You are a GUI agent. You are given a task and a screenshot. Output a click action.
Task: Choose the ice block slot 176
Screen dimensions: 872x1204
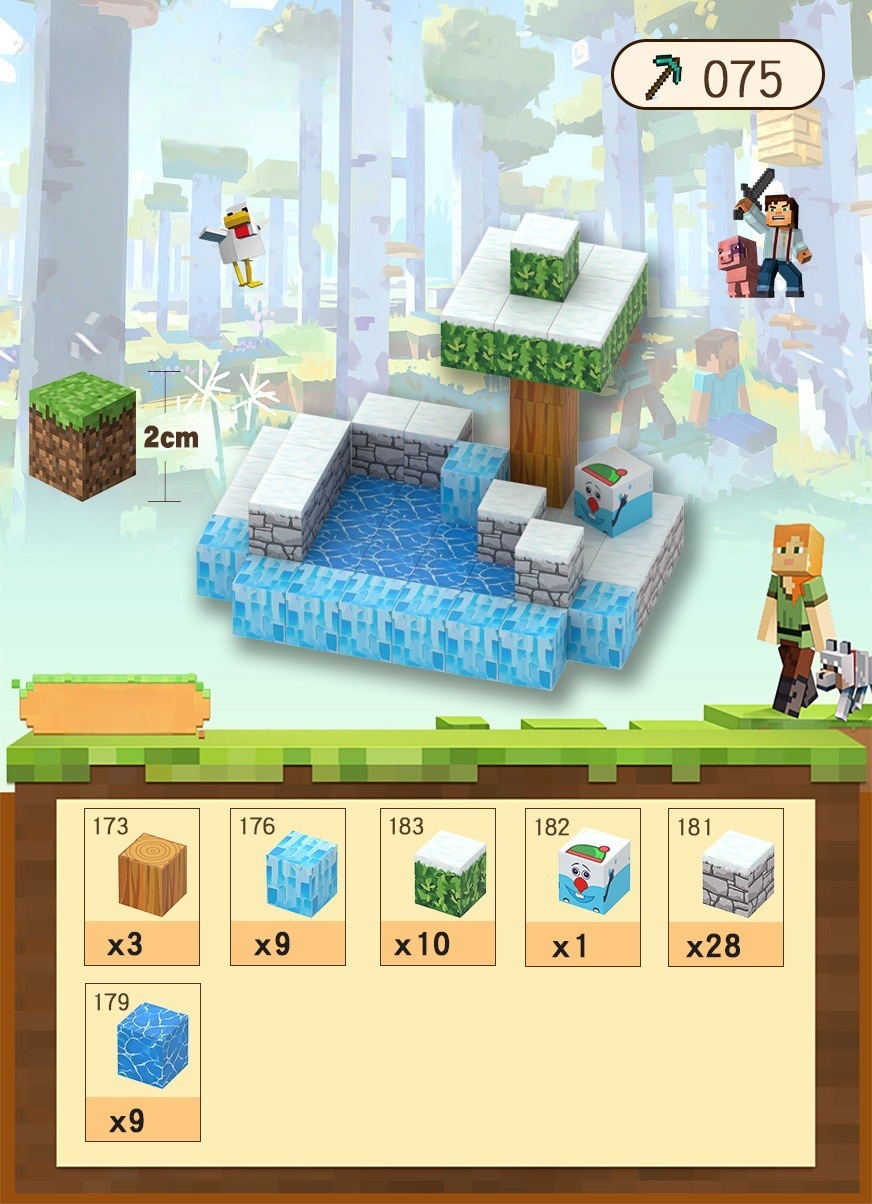coord(288,885)
